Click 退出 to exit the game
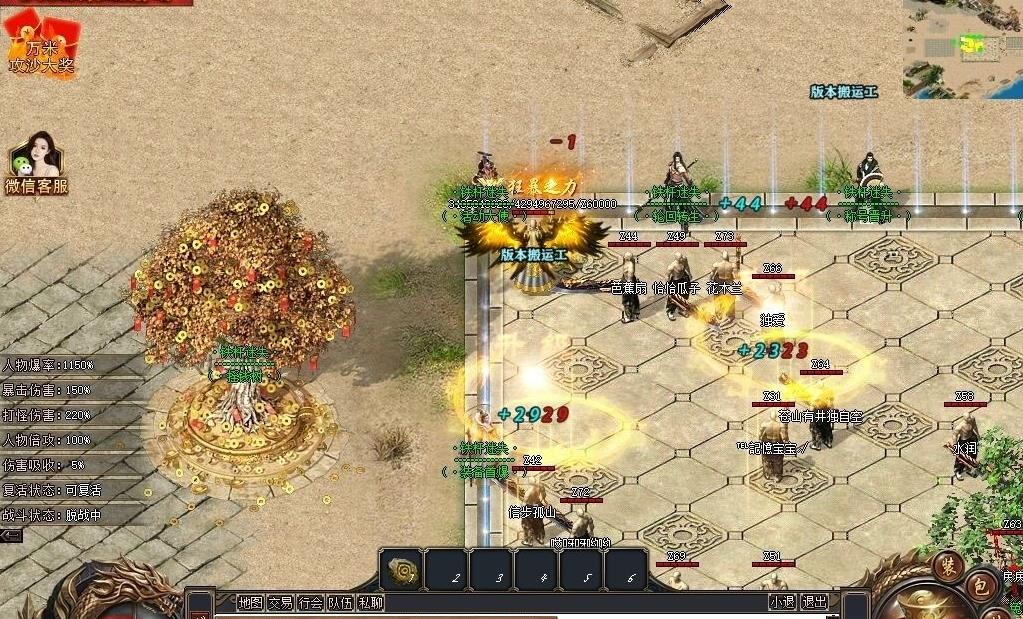 click(x=815, y=602)
